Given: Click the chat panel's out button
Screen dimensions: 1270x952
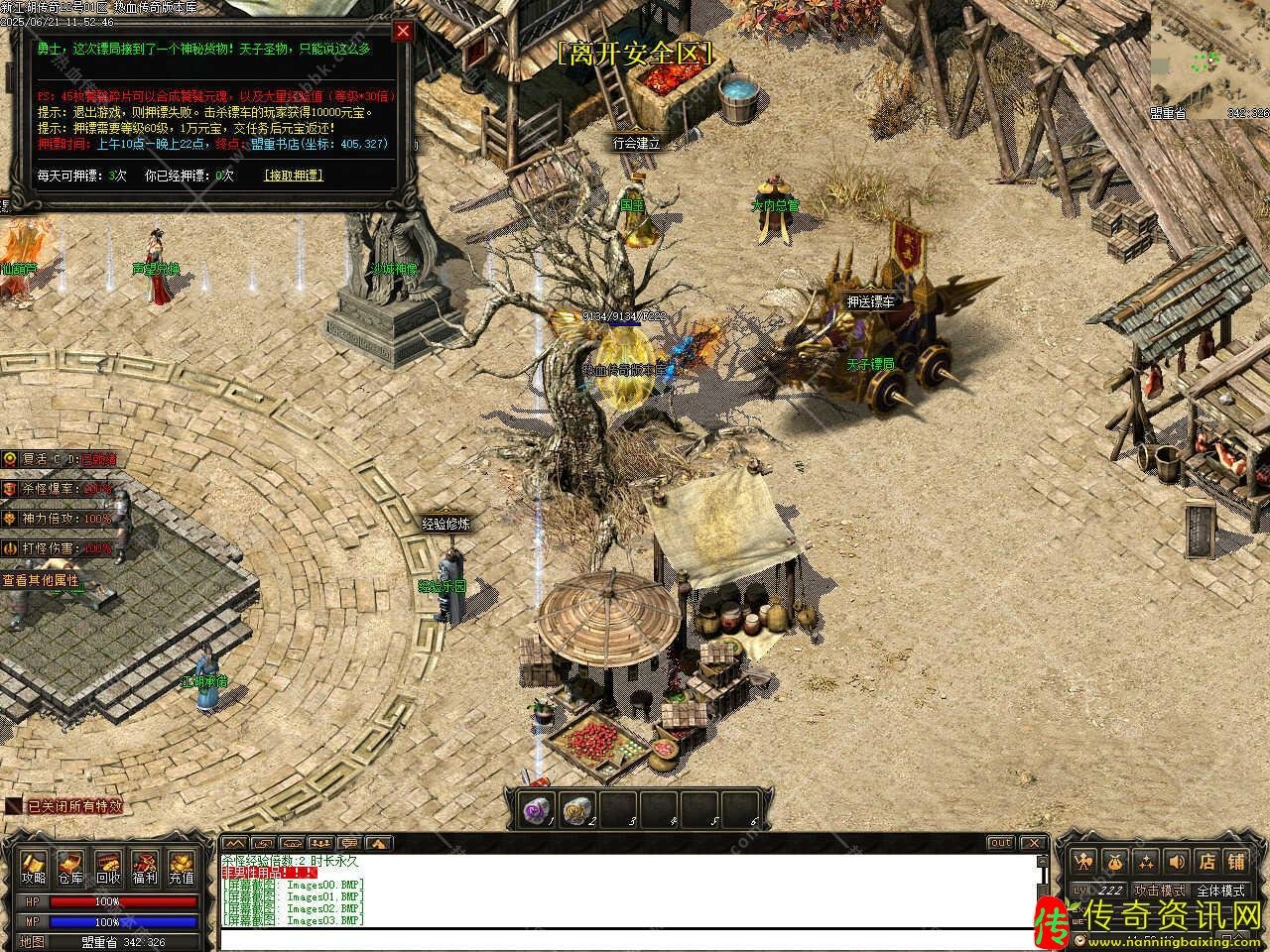Looking at the screenshot, I should (1000, 843).
